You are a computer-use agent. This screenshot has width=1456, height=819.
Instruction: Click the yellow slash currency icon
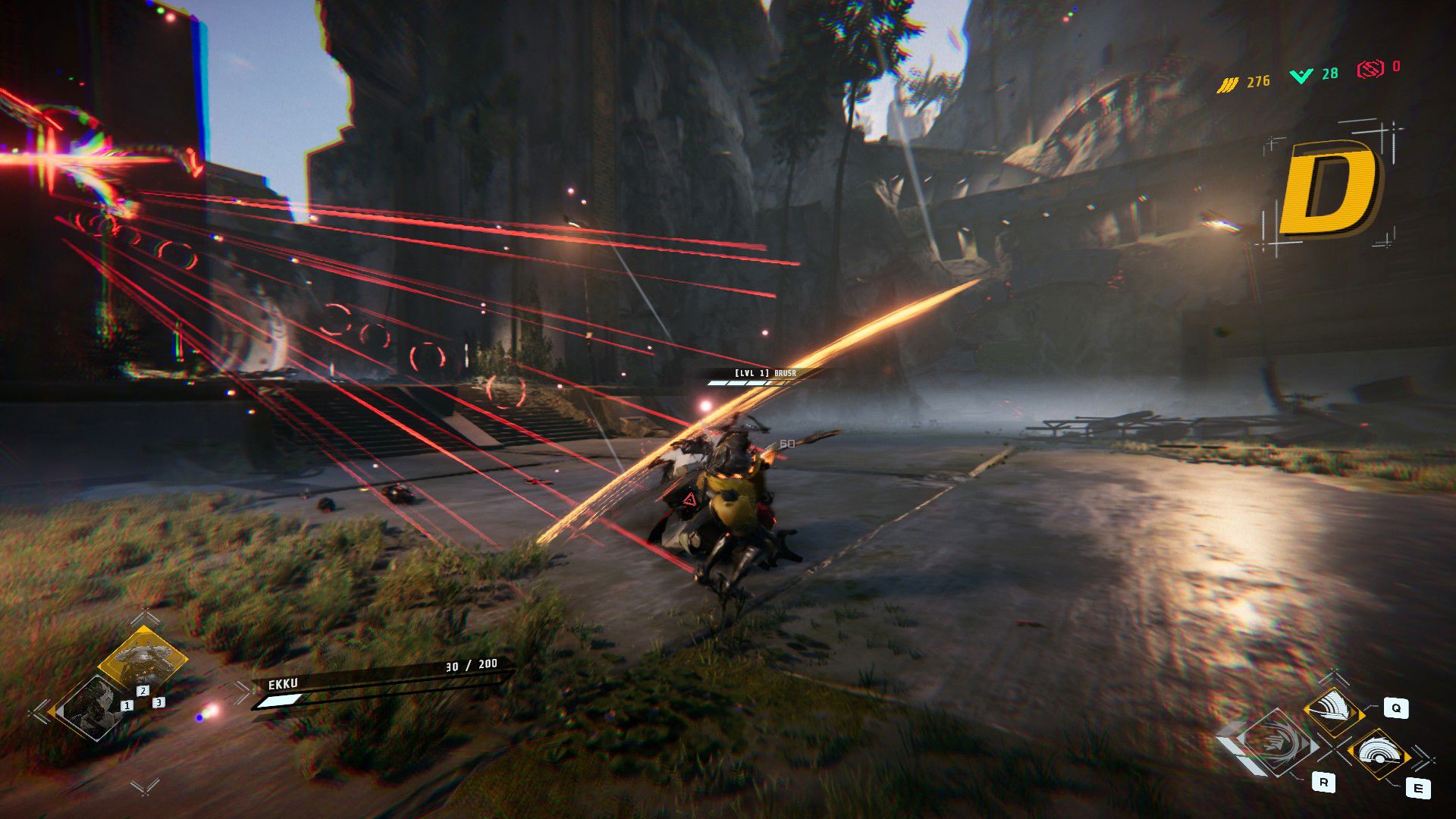(1227, 83)
